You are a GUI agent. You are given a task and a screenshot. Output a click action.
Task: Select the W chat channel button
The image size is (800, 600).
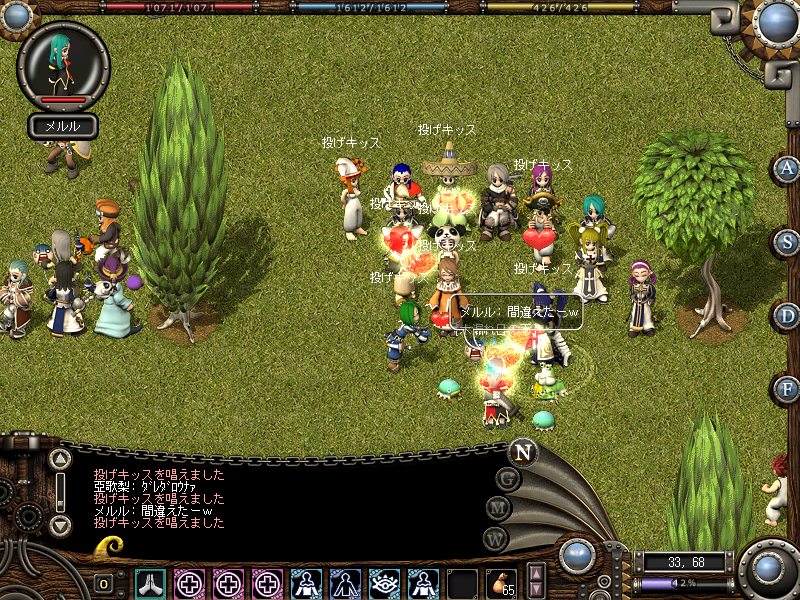coord(495,538)
